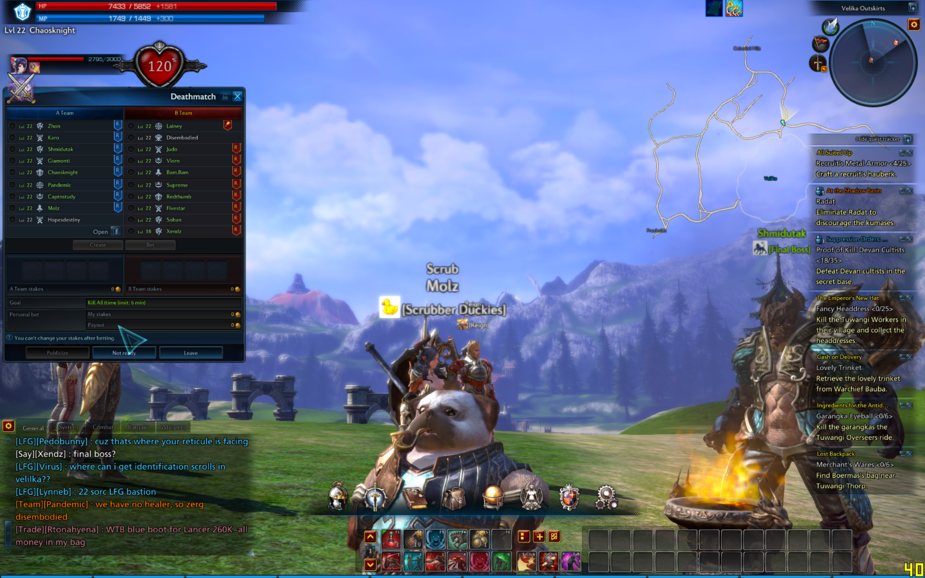The height and width of the screenshot is (578, 925).
Task: Open the gears system options icon
Action: click(606, 496)
